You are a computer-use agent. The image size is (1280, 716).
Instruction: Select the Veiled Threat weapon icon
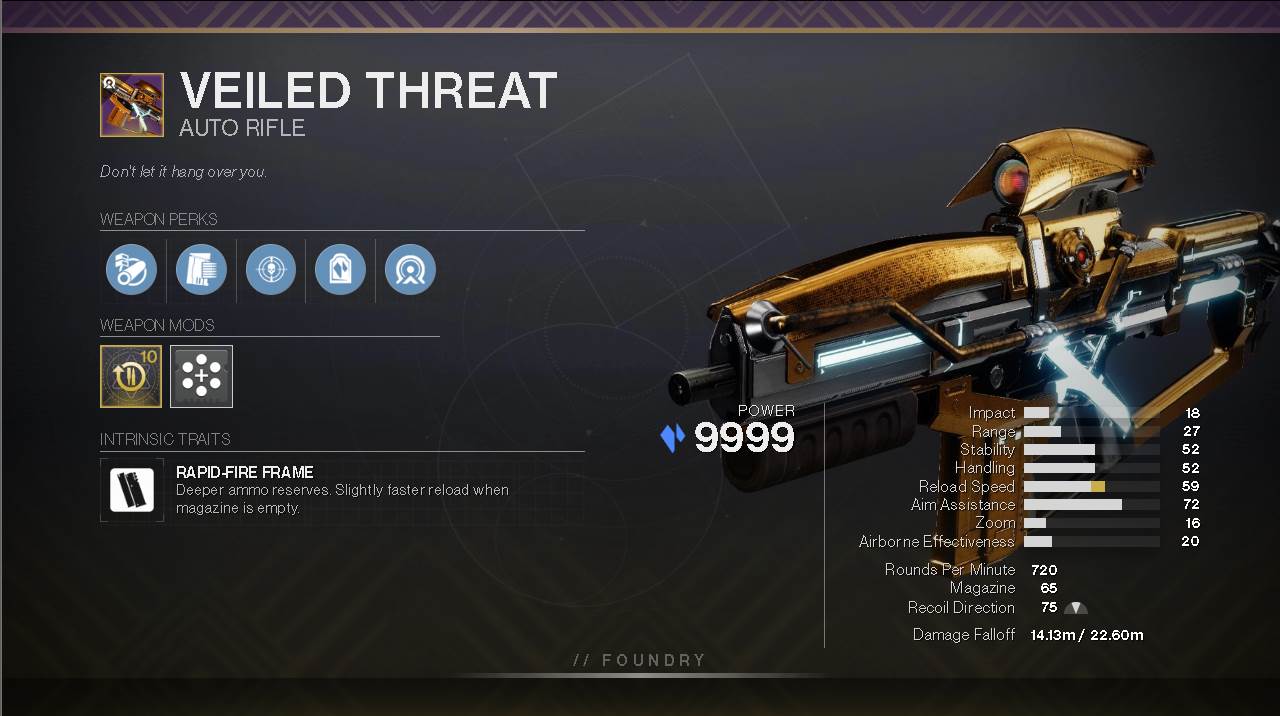point(132,105)
